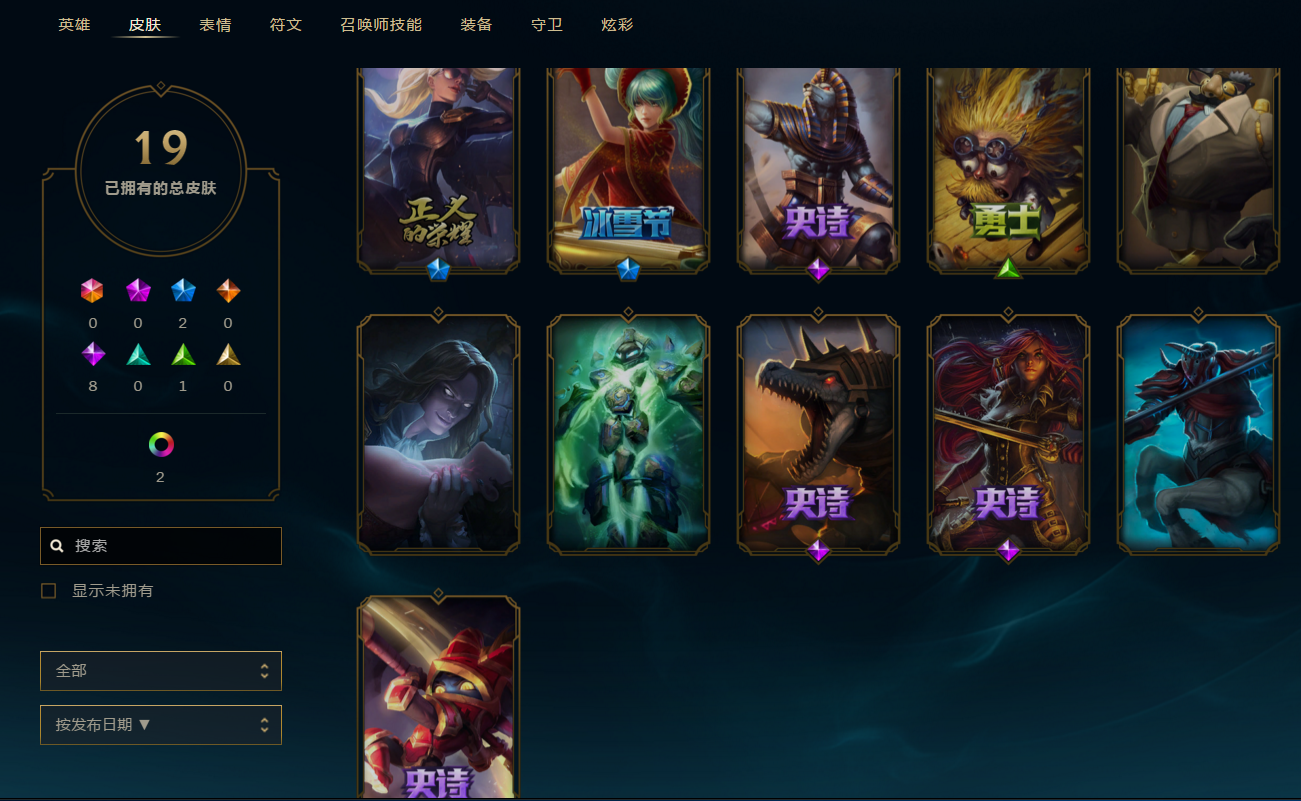This screenshot has height=801, width=1301.
Task: Select the blue epic gem rarity icon
Action: coord(183,291)
